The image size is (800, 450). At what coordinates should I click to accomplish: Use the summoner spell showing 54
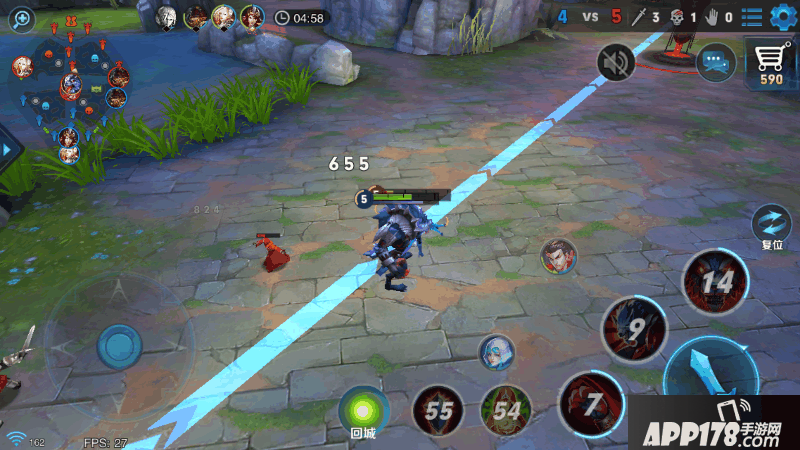506,410
